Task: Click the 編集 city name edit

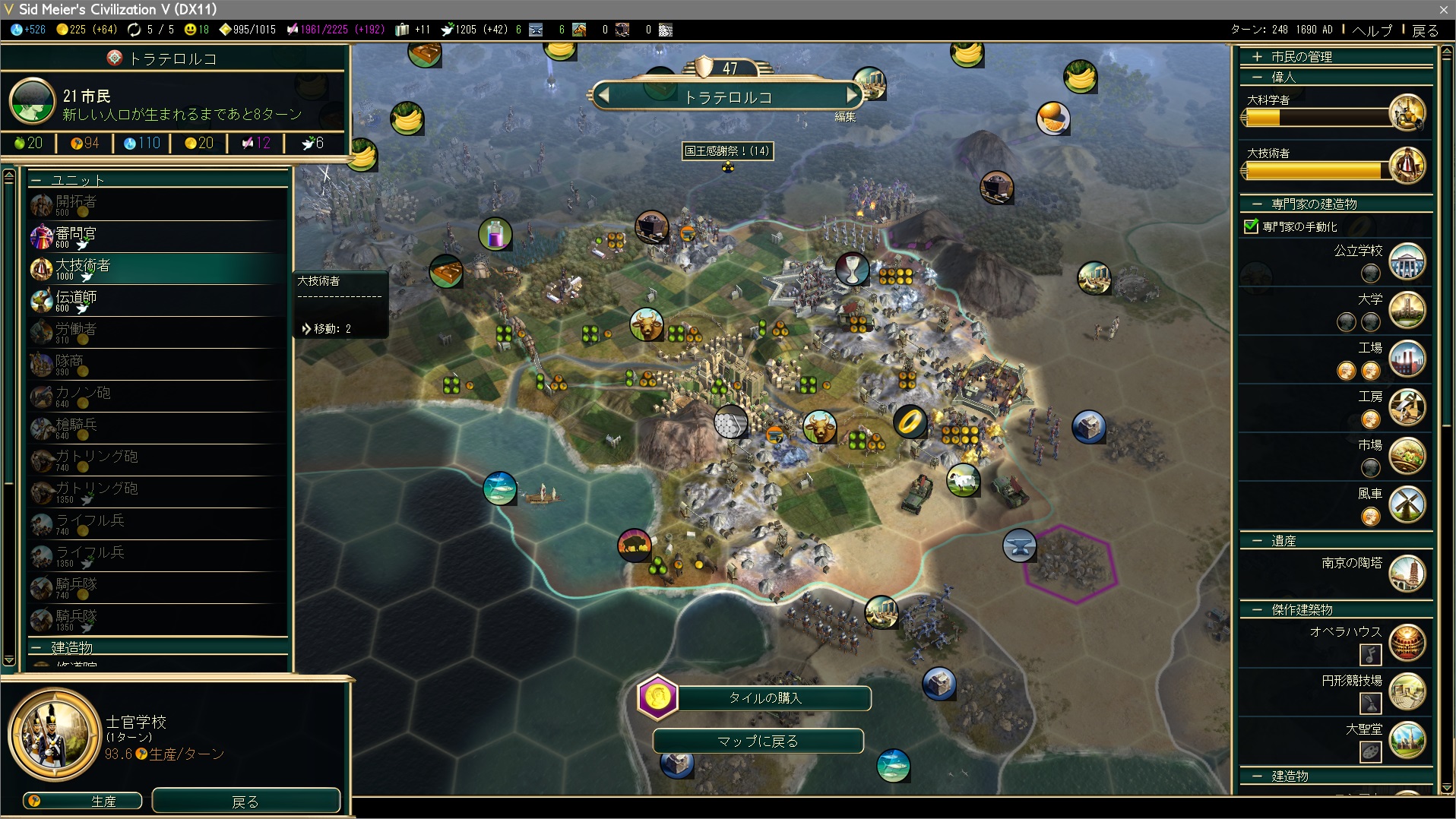Action: tap(845, 117)
